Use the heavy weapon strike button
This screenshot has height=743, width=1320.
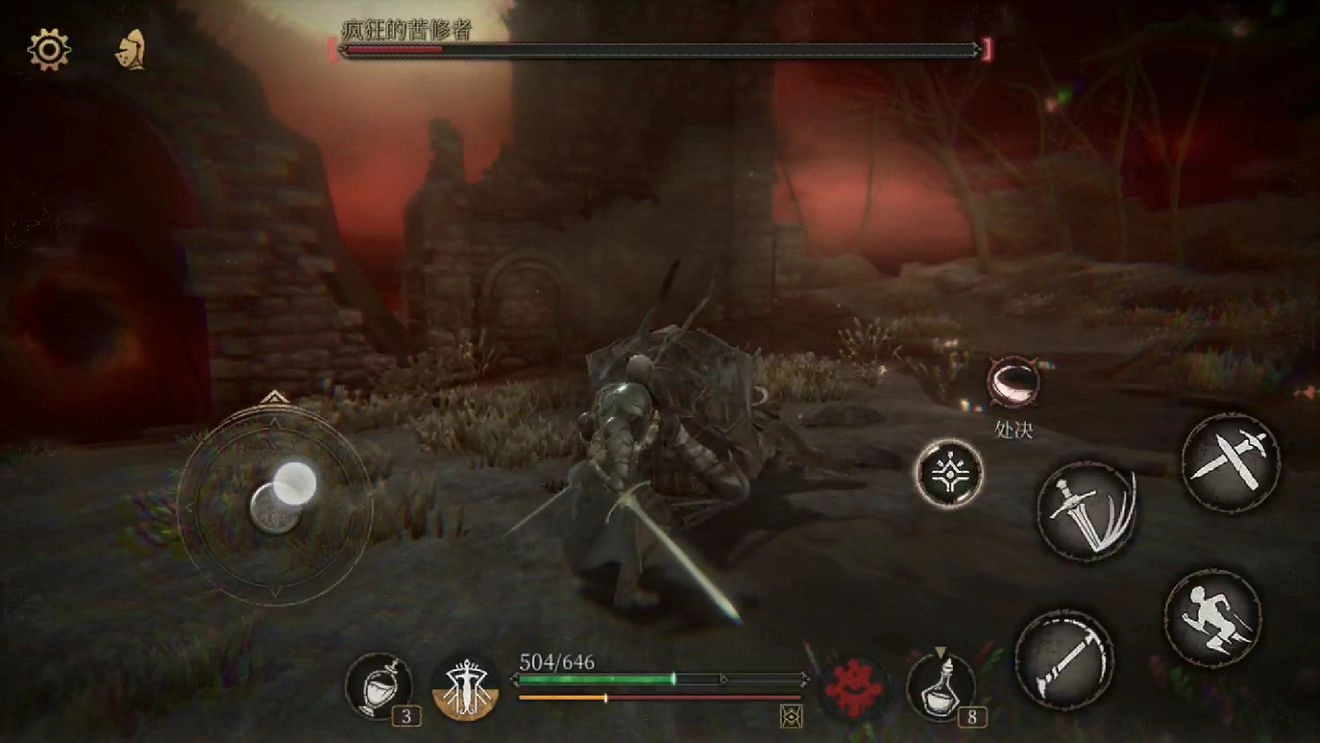pyautogui.click(x=1064, y=660)
